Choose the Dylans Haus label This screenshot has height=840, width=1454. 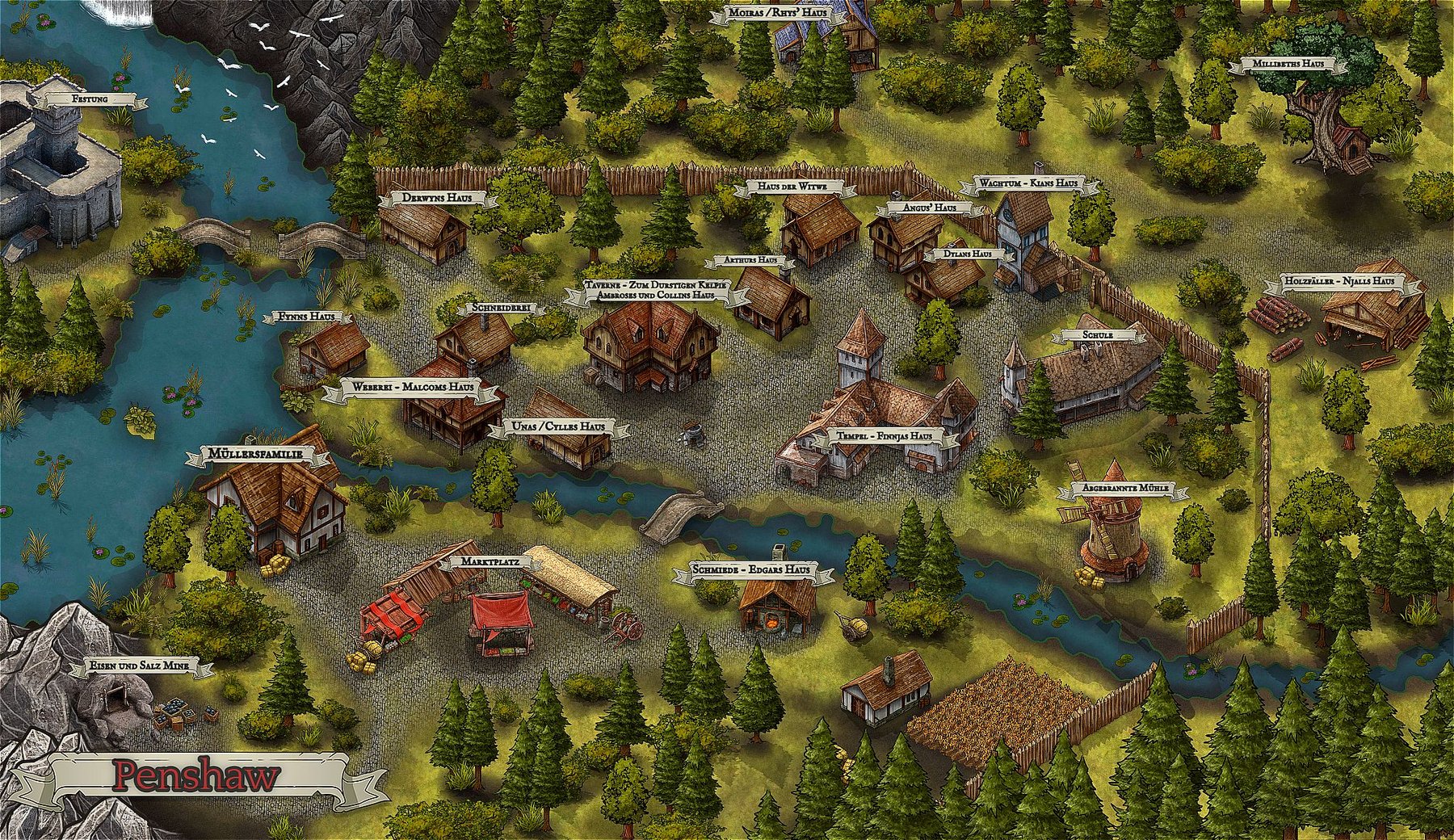(x=961, y=254)
